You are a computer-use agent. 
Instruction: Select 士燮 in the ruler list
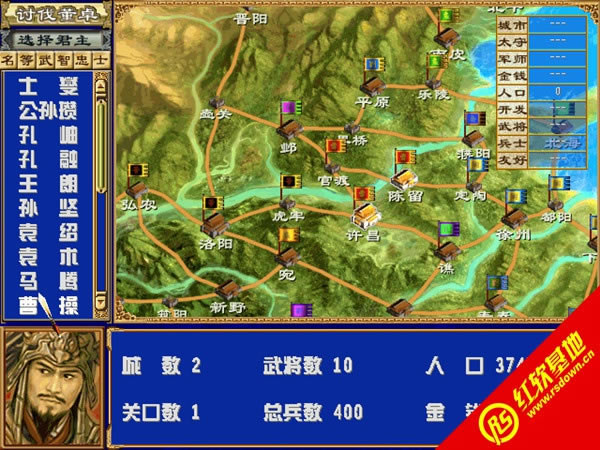pos(50,85)
